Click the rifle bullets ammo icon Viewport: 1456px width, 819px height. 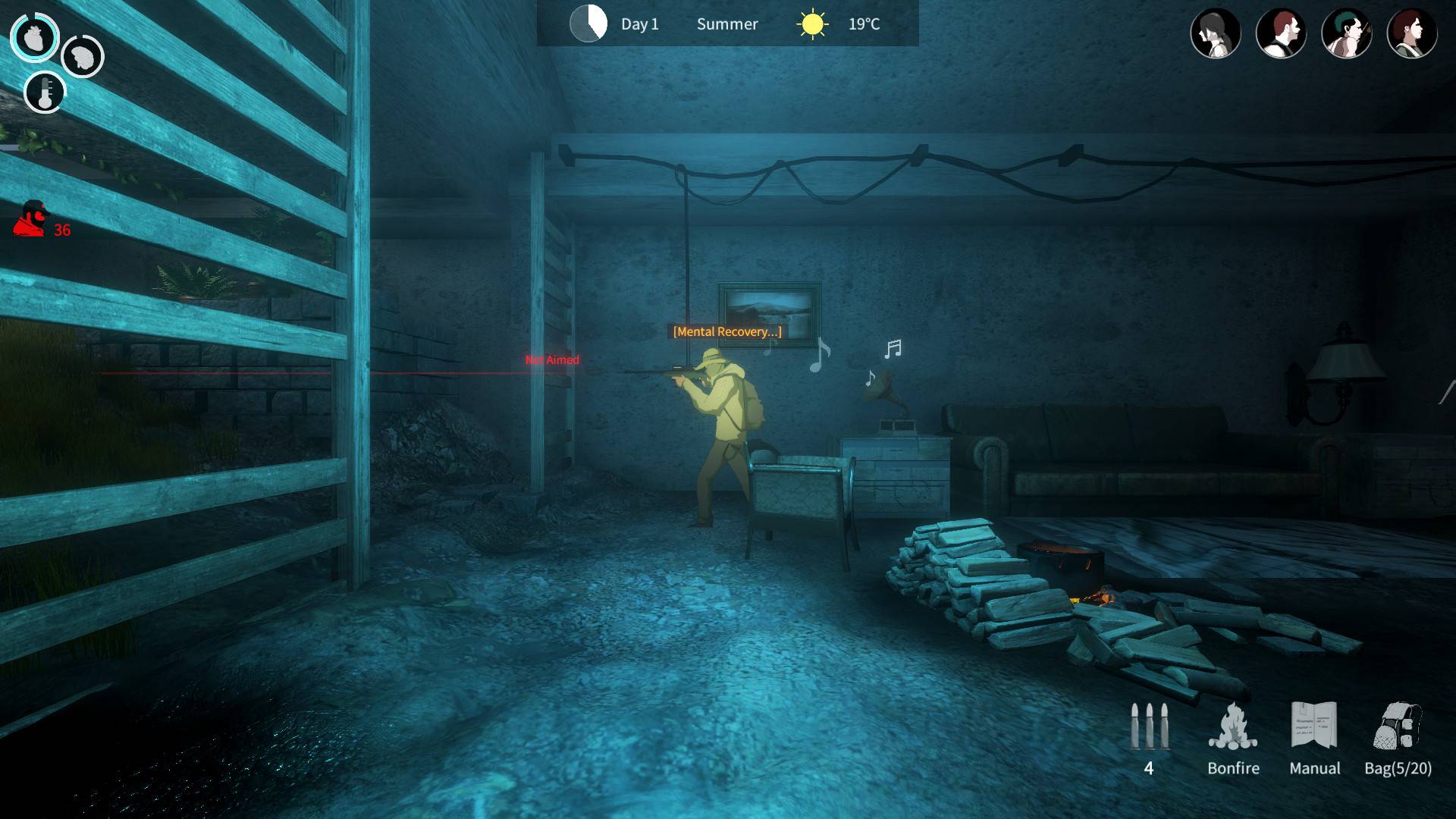[x=1149, y=728]
